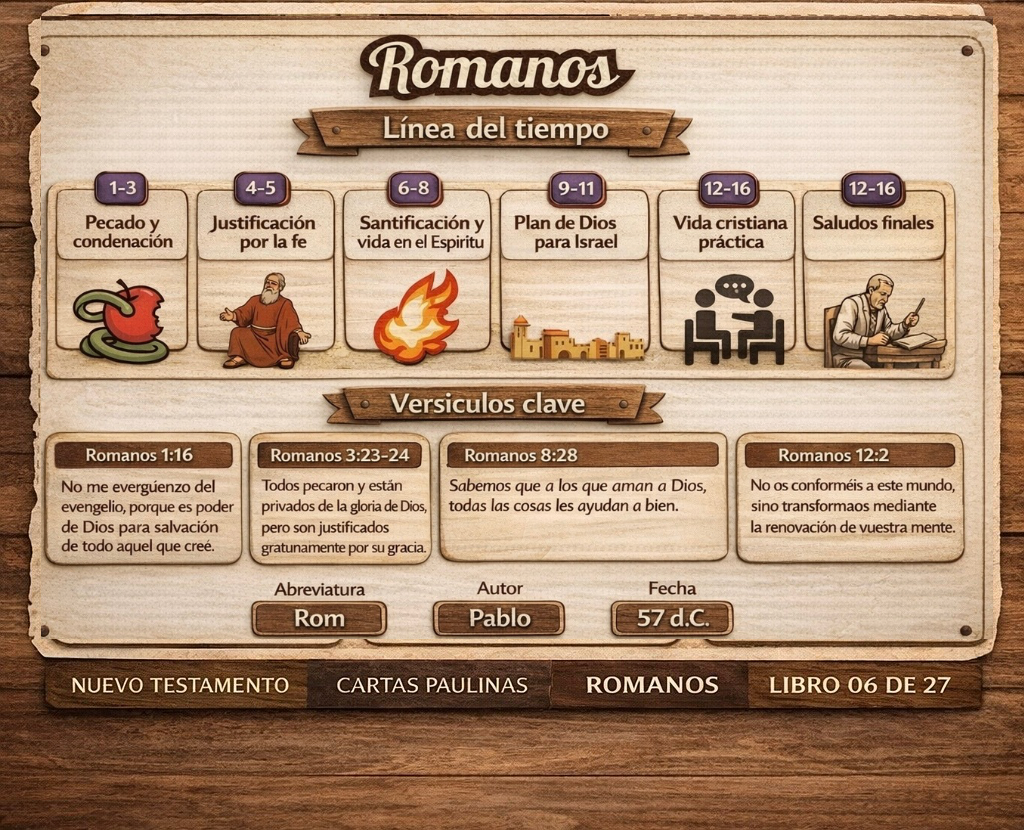
Task: Open the Romanos 1:16 verse card
Action: tap(143, 498)
